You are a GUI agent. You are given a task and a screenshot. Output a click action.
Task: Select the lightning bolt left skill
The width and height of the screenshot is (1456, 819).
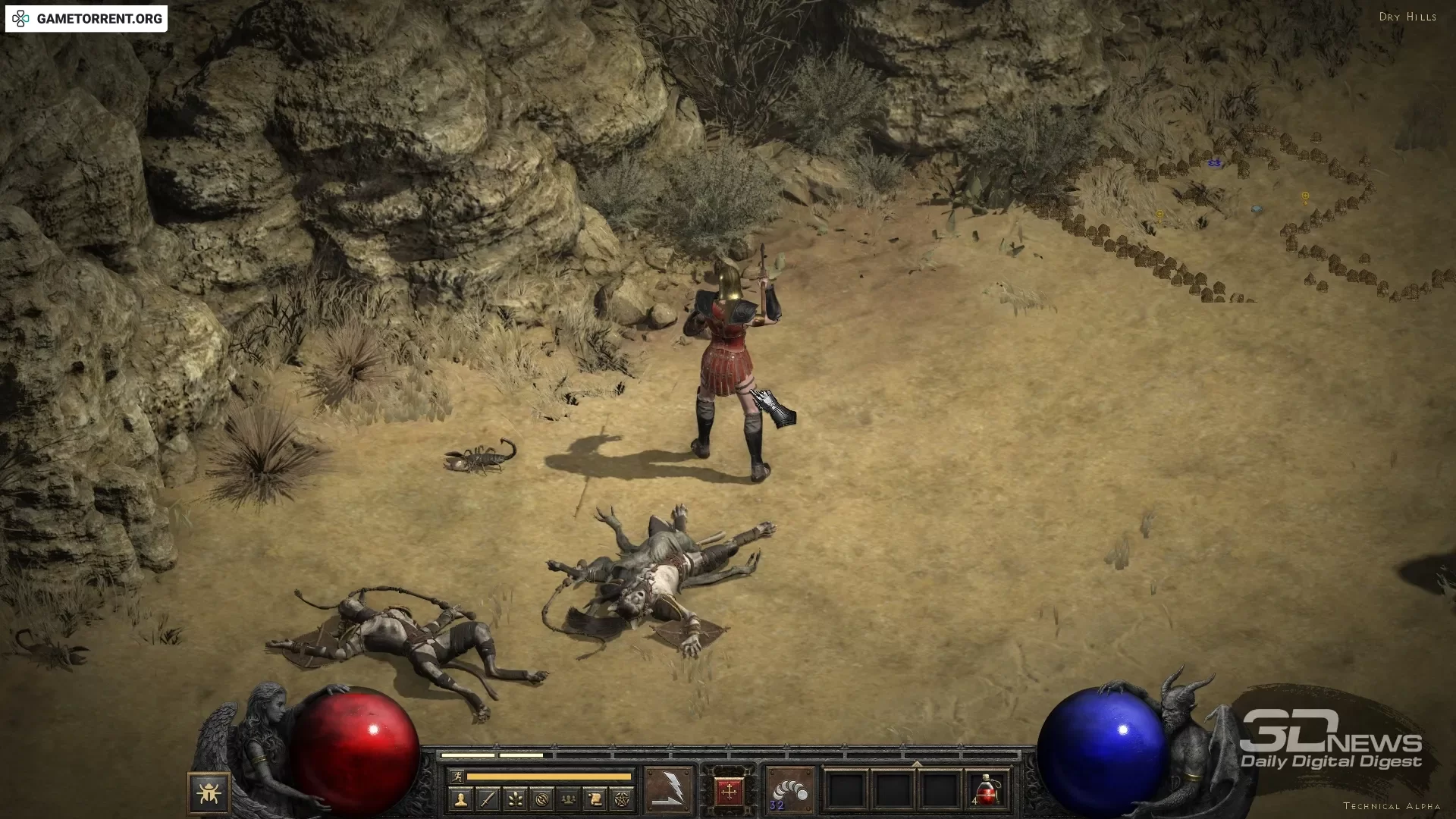pyautogui.click(x=669, y=791)
